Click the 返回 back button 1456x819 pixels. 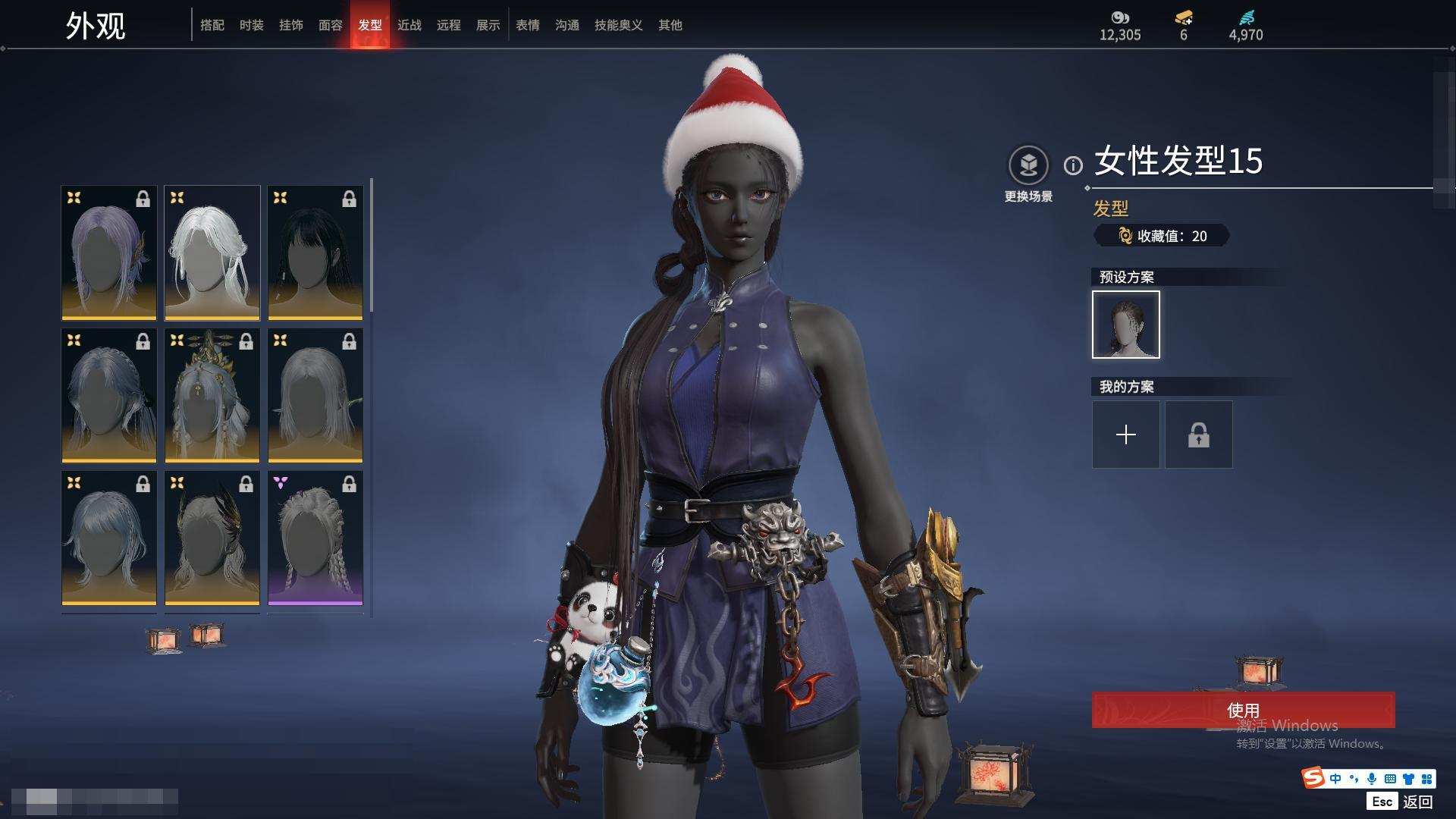pos(1417,802)
